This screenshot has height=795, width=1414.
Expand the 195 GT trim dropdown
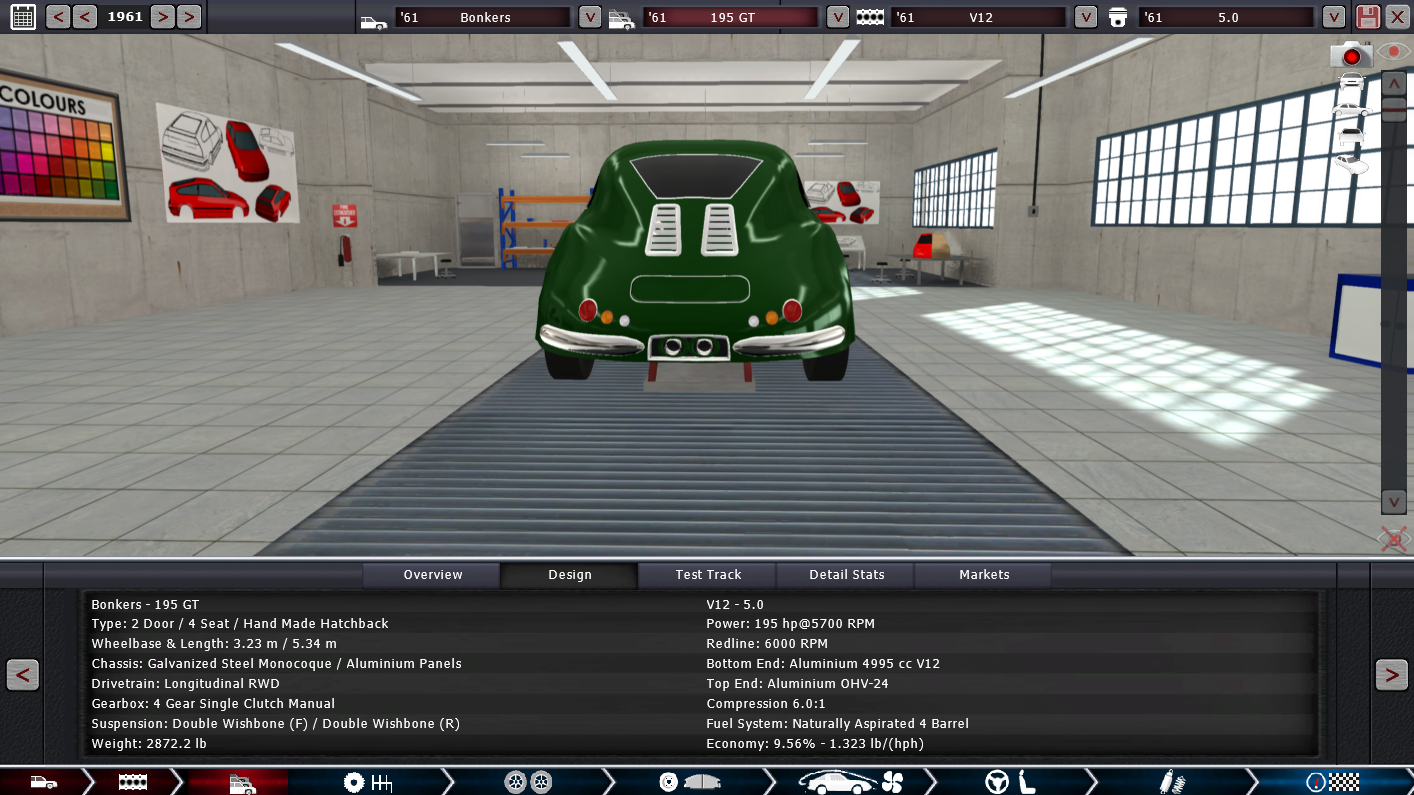[x=838, y=17]
